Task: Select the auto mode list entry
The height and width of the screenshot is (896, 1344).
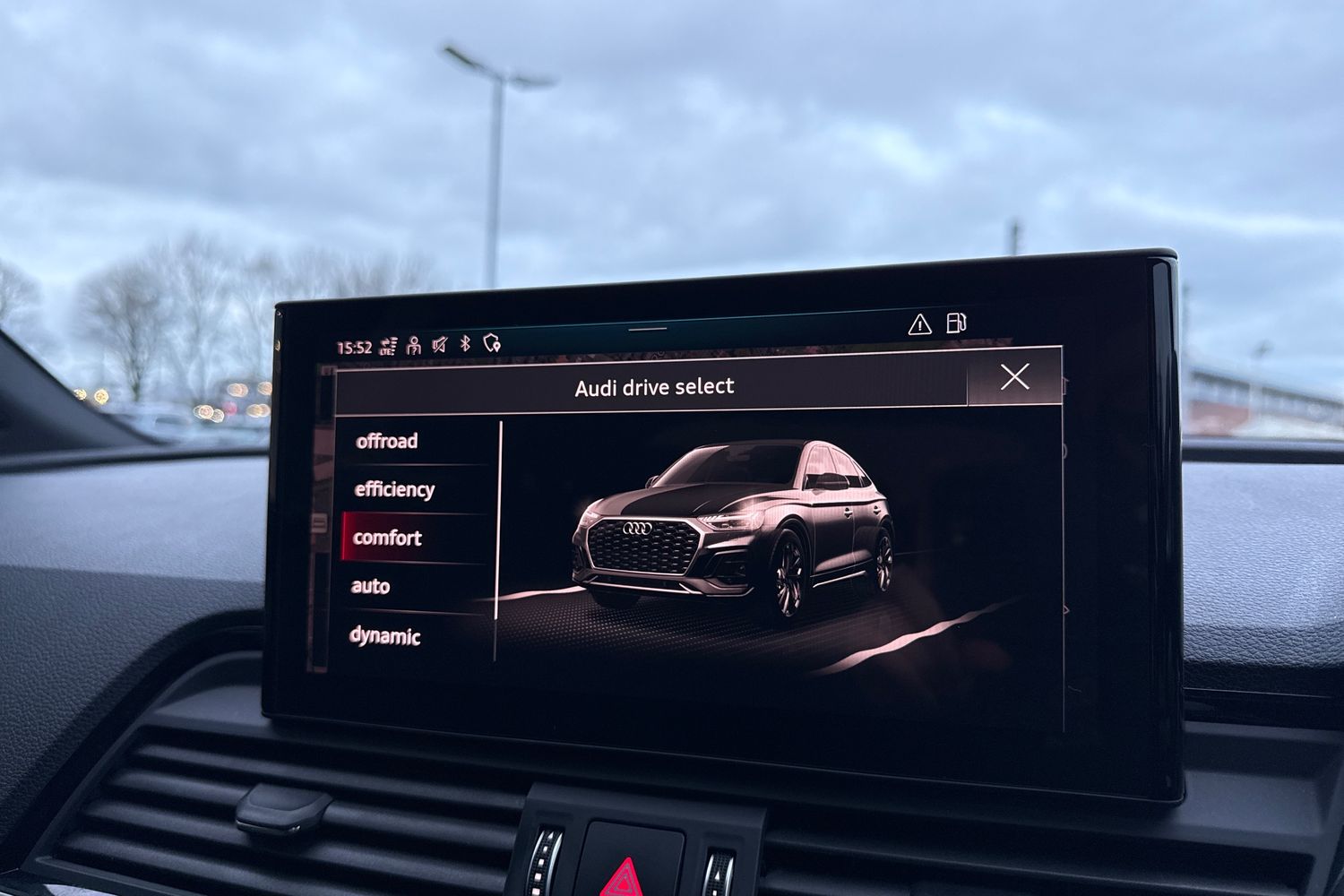Action: (369, 587)
